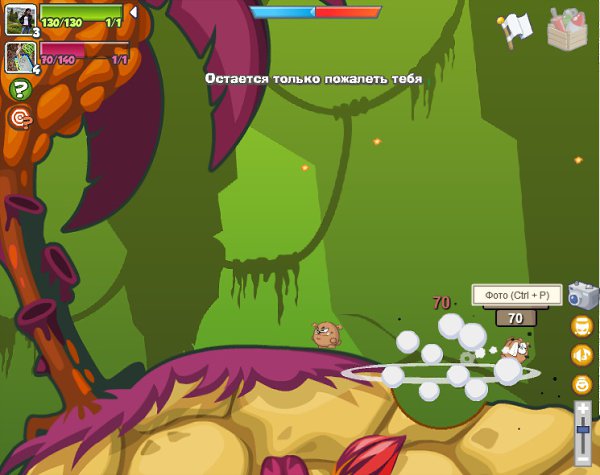600x475 pixels.
Task: Click the white surrender flag icon
Action: tap(515, 28)
